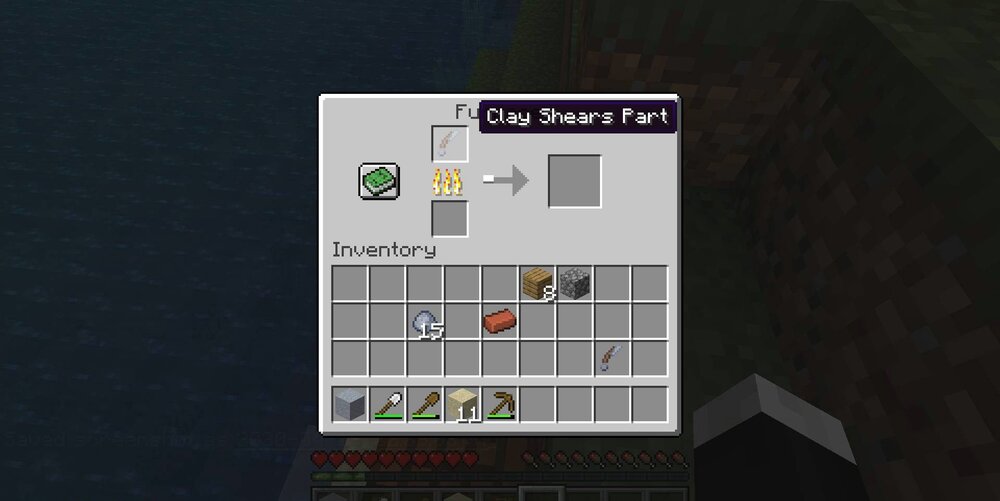Select the cobblestone block in inventory

(575, 283)
